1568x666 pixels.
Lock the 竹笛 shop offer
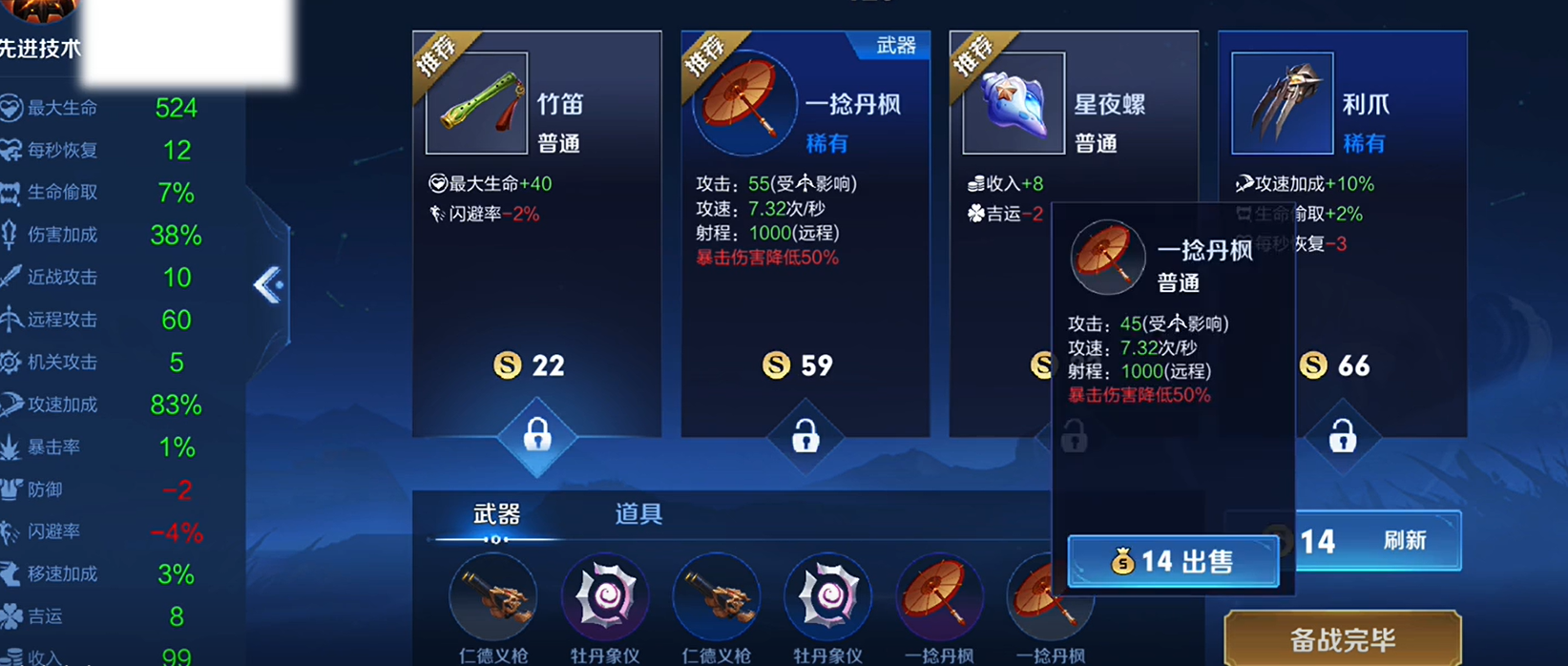[537, 436]
